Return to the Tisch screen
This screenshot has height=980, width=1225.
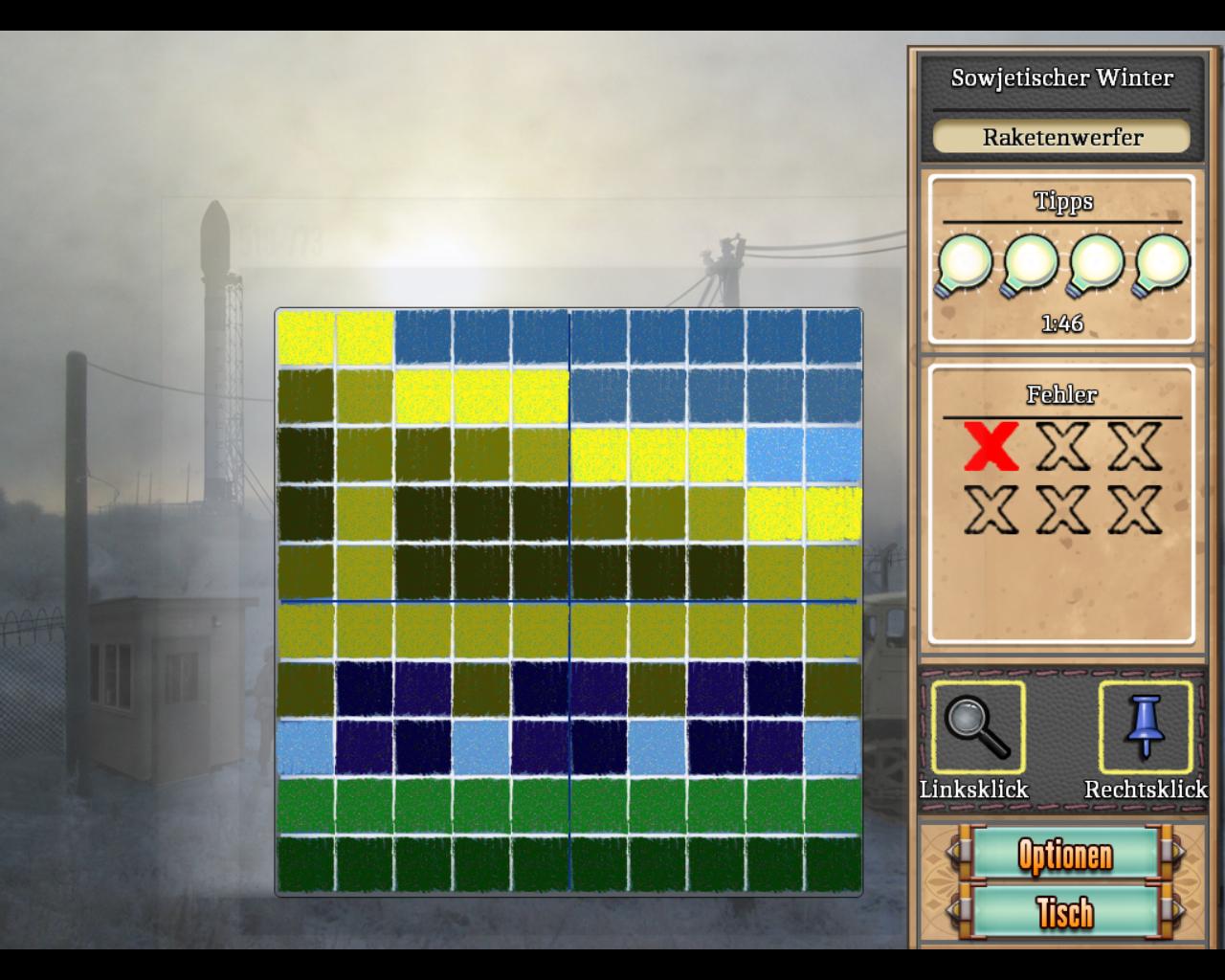[x=1063, y=912]
